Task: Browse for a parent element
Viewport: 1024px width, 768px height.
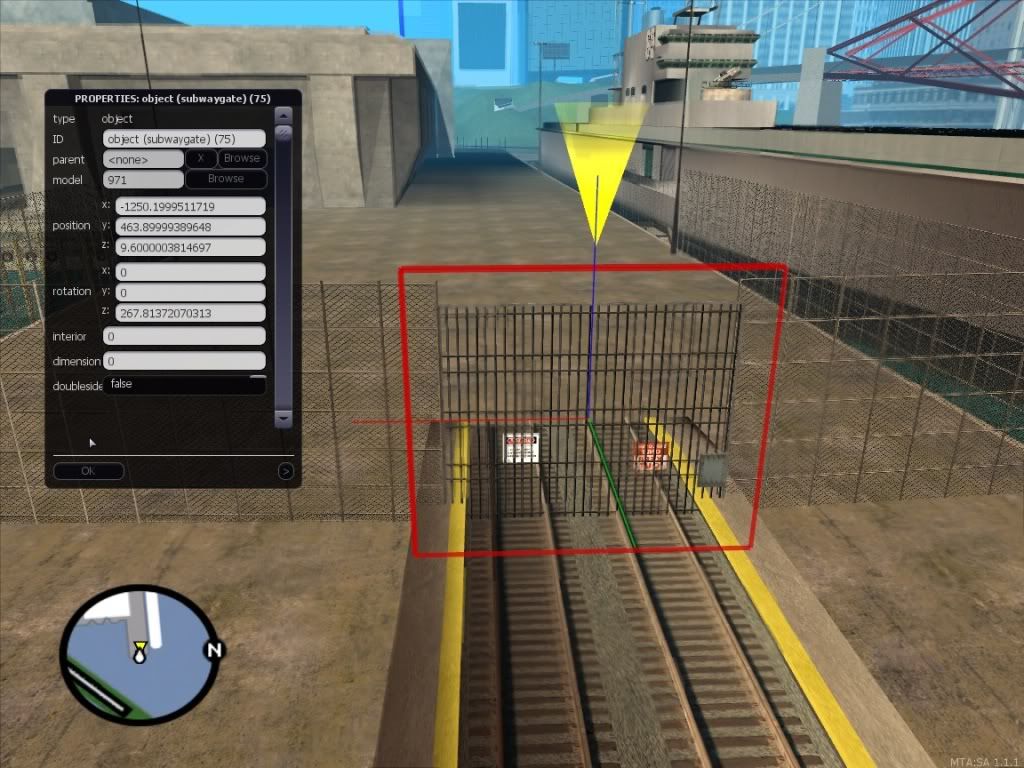Action: [x=241, y=159]
